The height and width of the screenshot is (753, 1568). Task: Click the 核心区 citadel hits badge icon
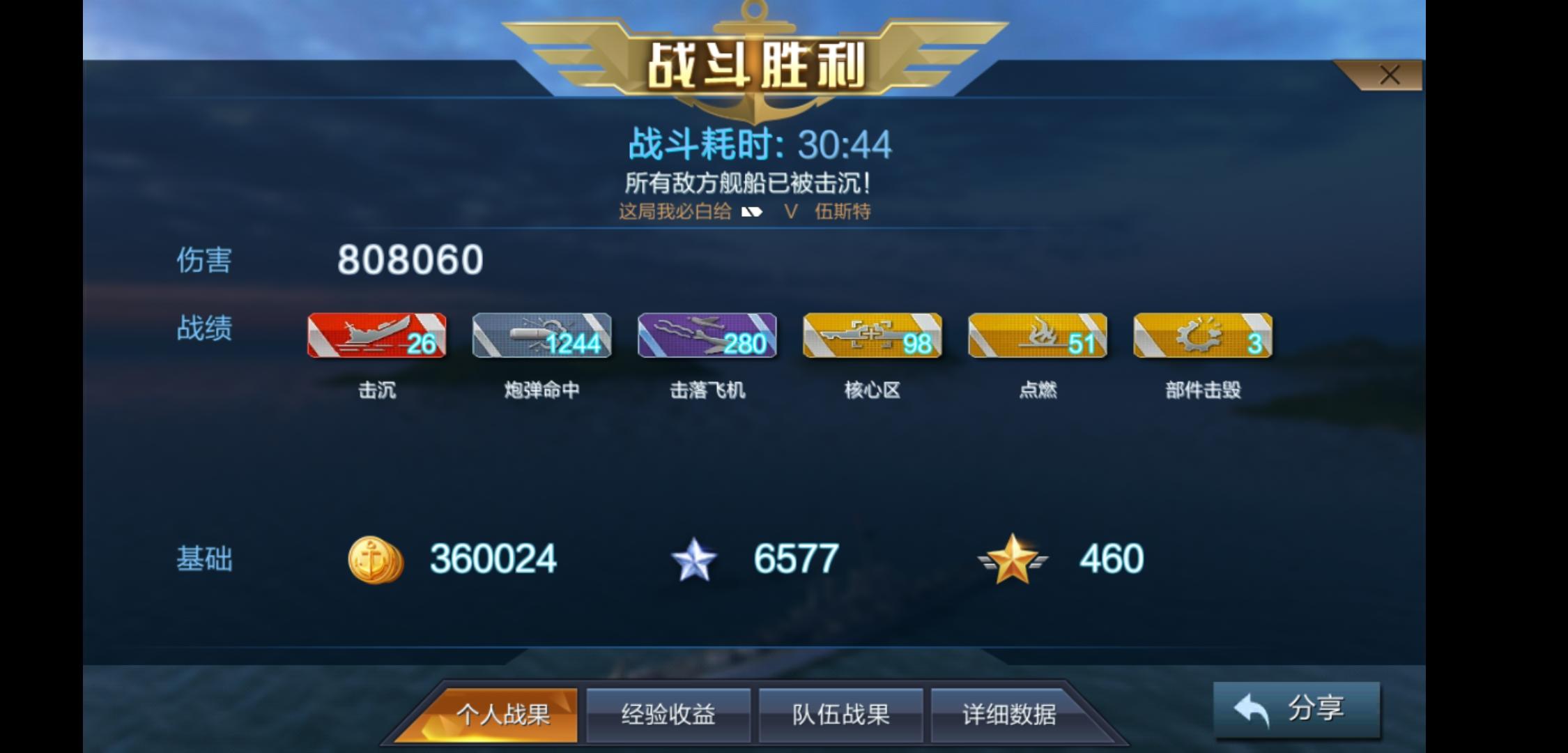[x=871, y=337]
